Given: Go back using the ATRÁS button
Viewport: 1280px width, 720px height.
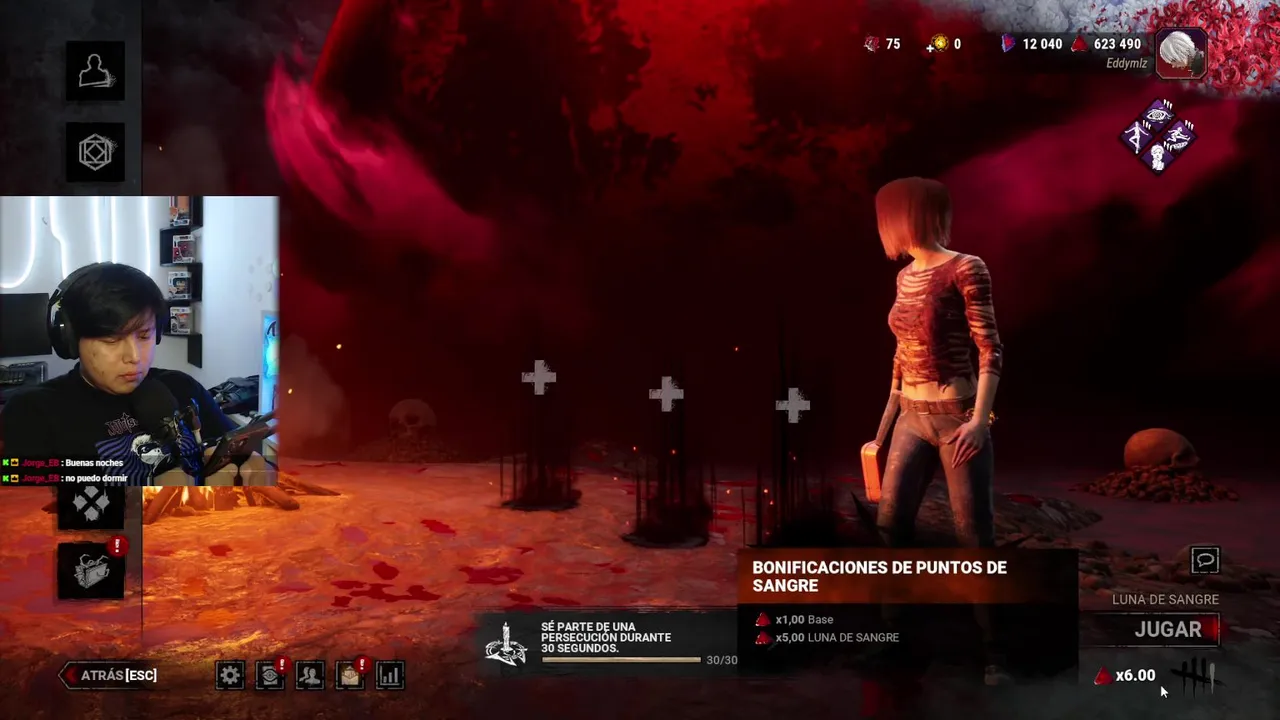Looking at the screenshot, I should pos(110,675).
